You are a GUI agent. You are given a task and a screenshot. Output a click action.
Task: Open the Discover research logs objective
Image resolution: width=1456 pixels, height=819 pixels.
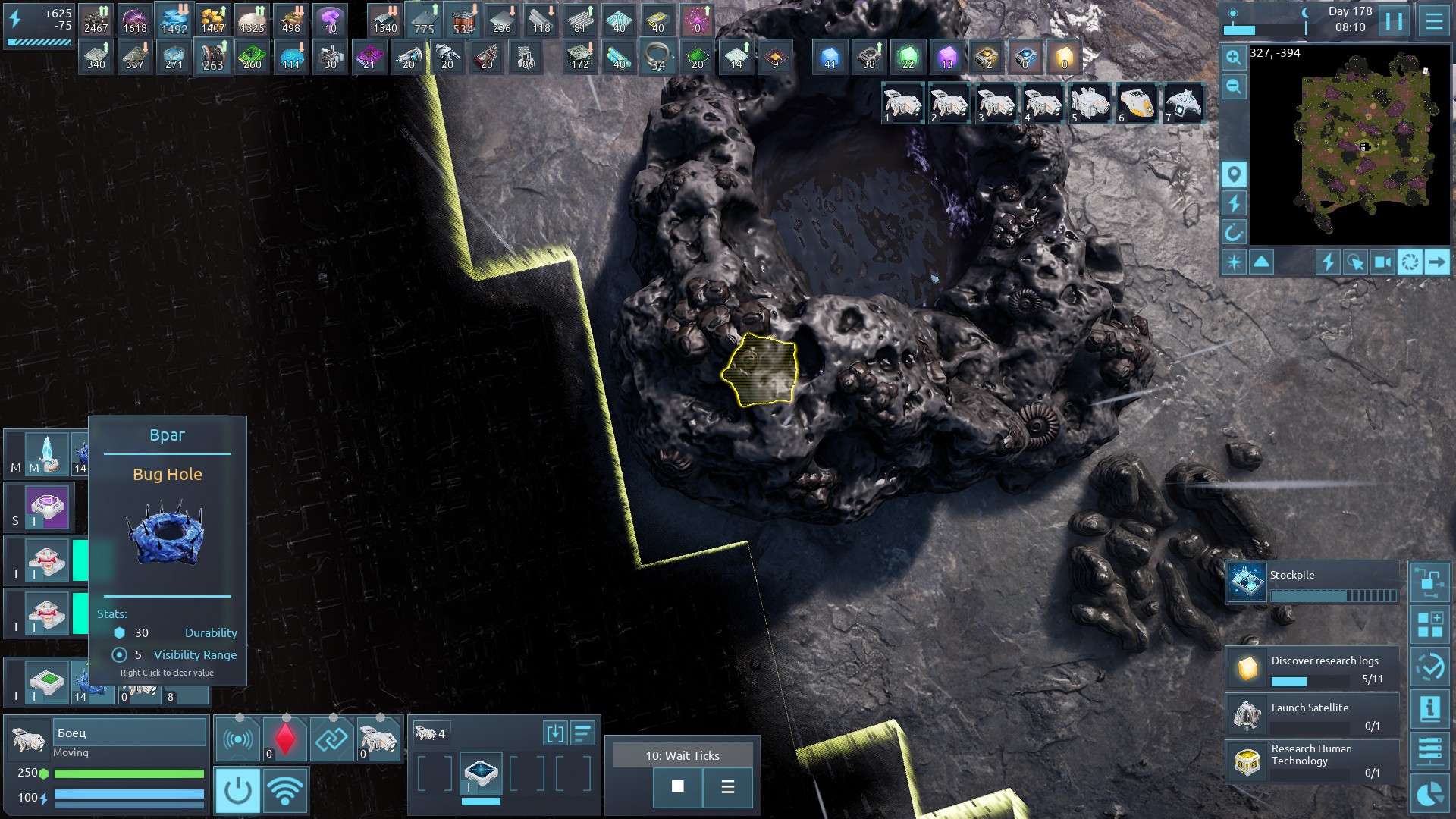pyautogui.click(x=1312, y=668)
